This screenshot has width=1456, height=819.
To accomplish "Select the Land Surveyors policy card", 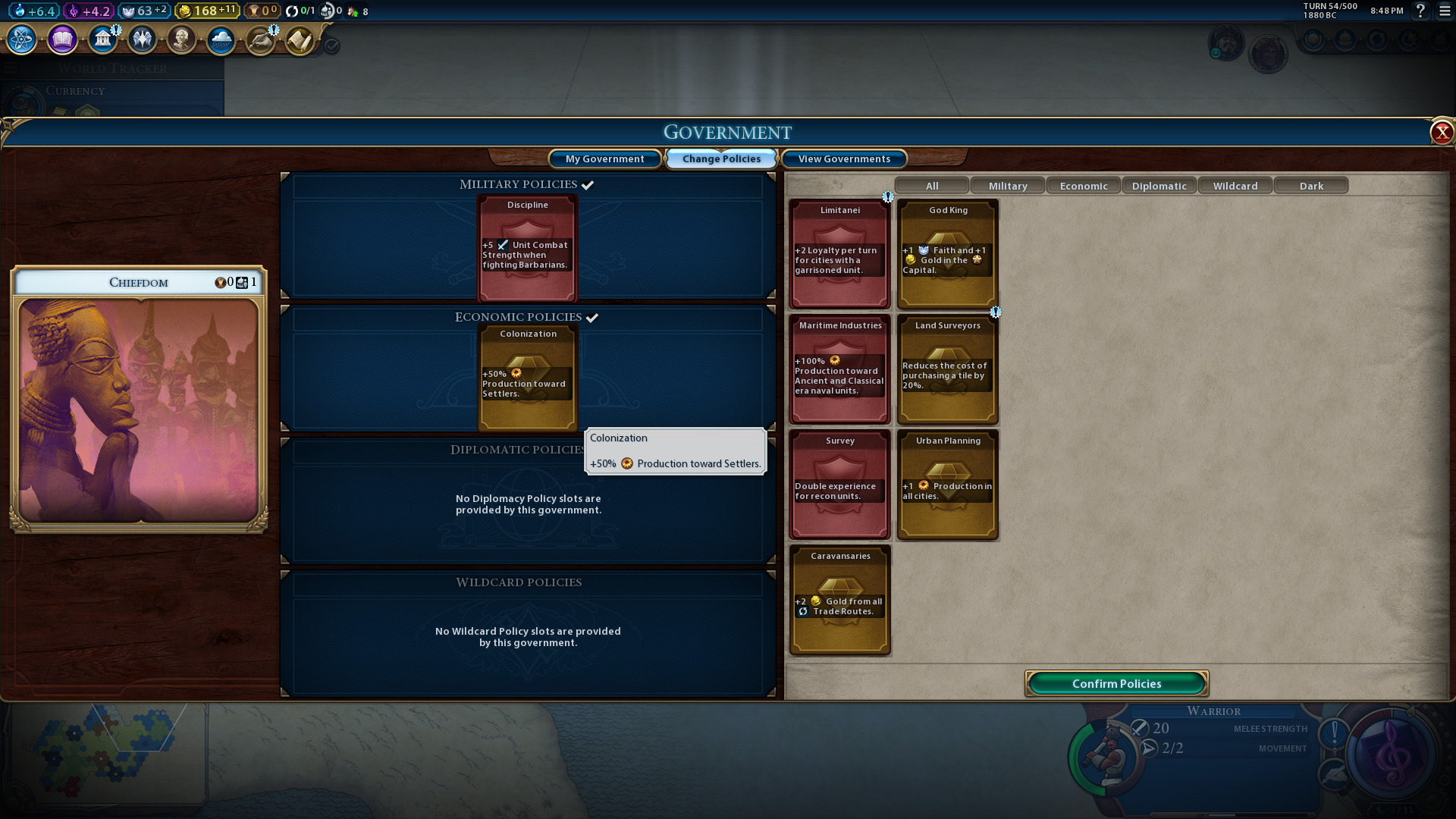I will point(948,369).
